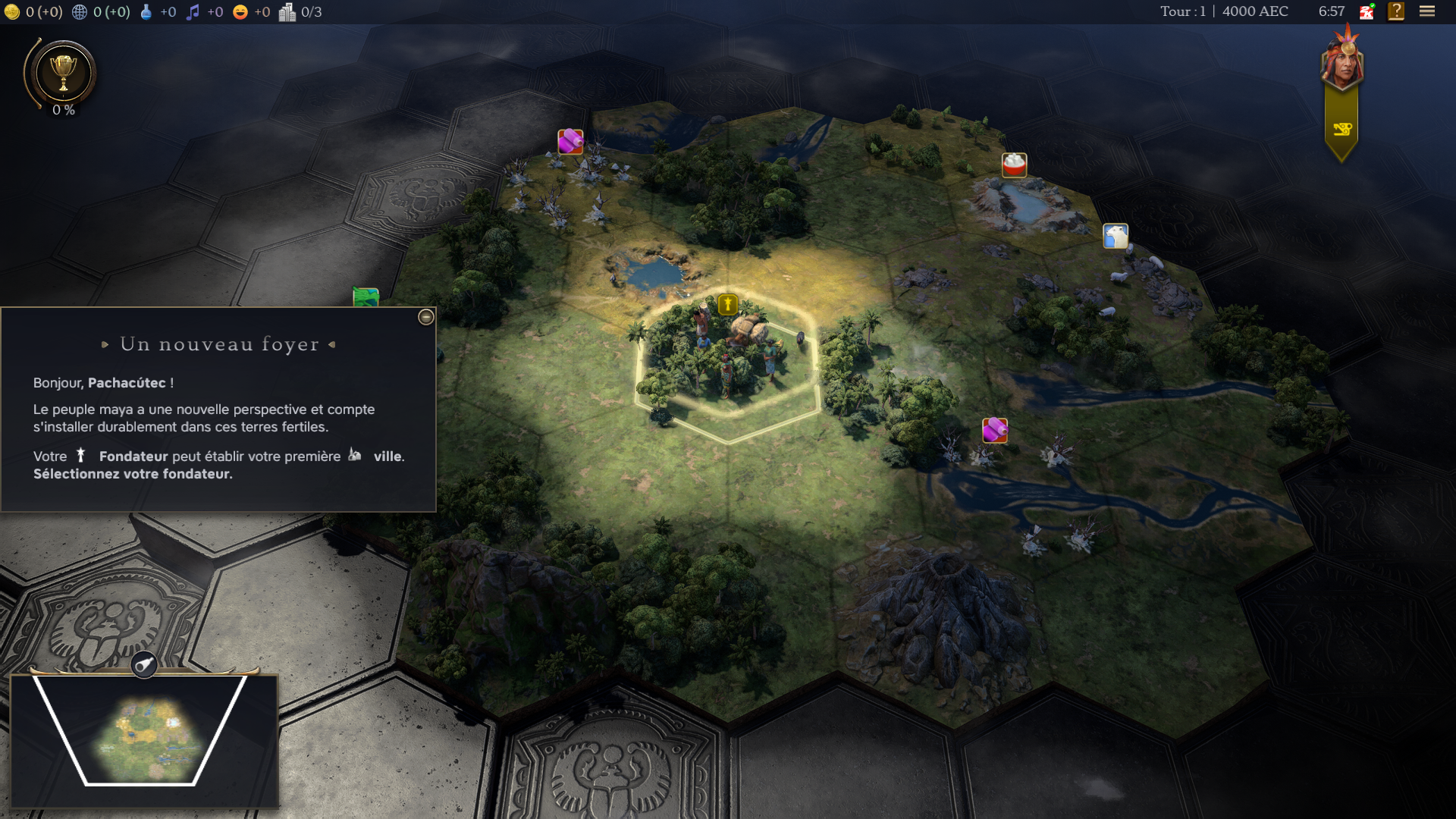The image size is (1456, 819).
Task: Open the yellow banner under leader portrait
Action: point(1341,130)
